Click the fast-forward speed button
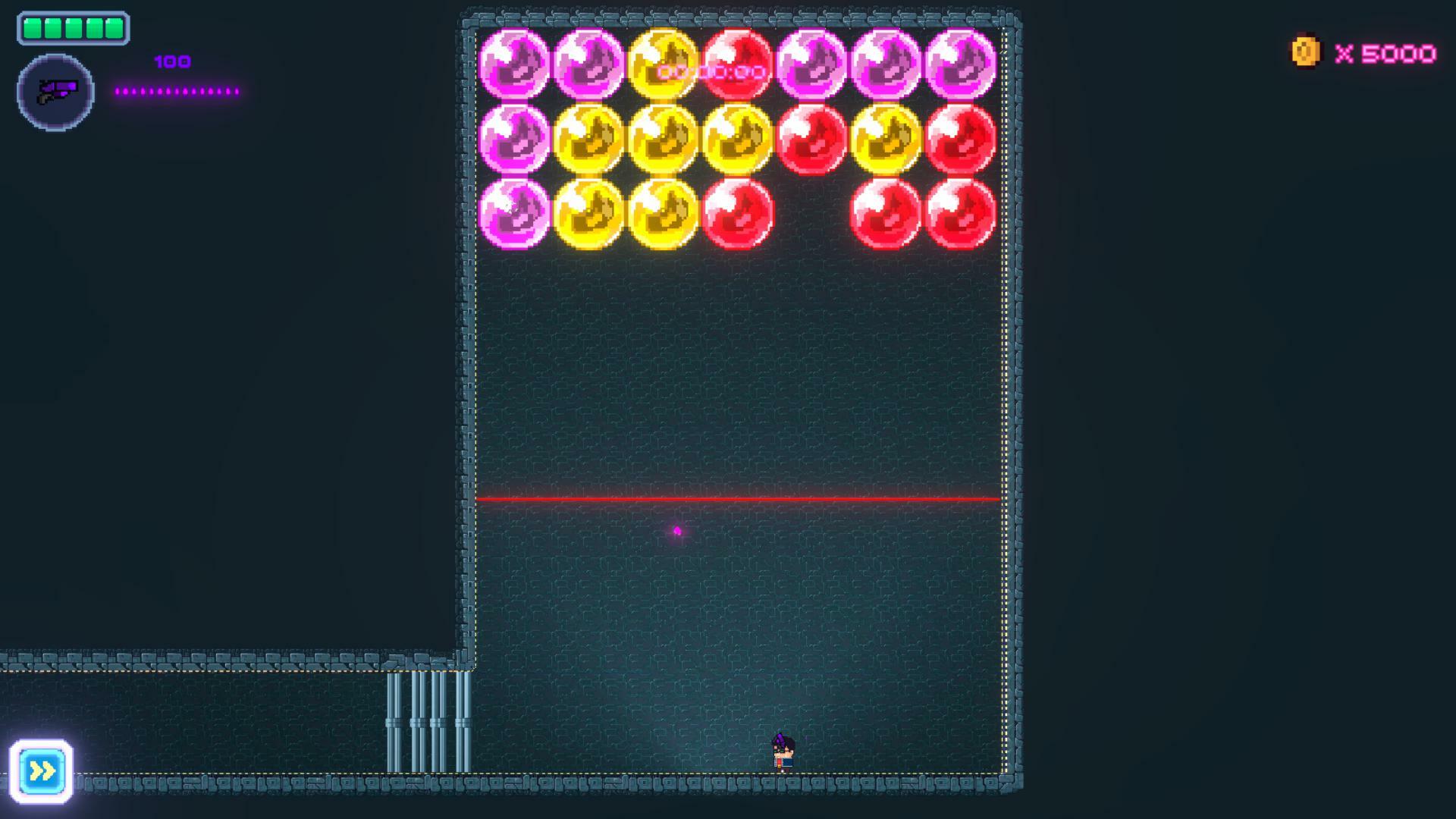Viewport: 1456px width, 819px height. tap(43, 770)
